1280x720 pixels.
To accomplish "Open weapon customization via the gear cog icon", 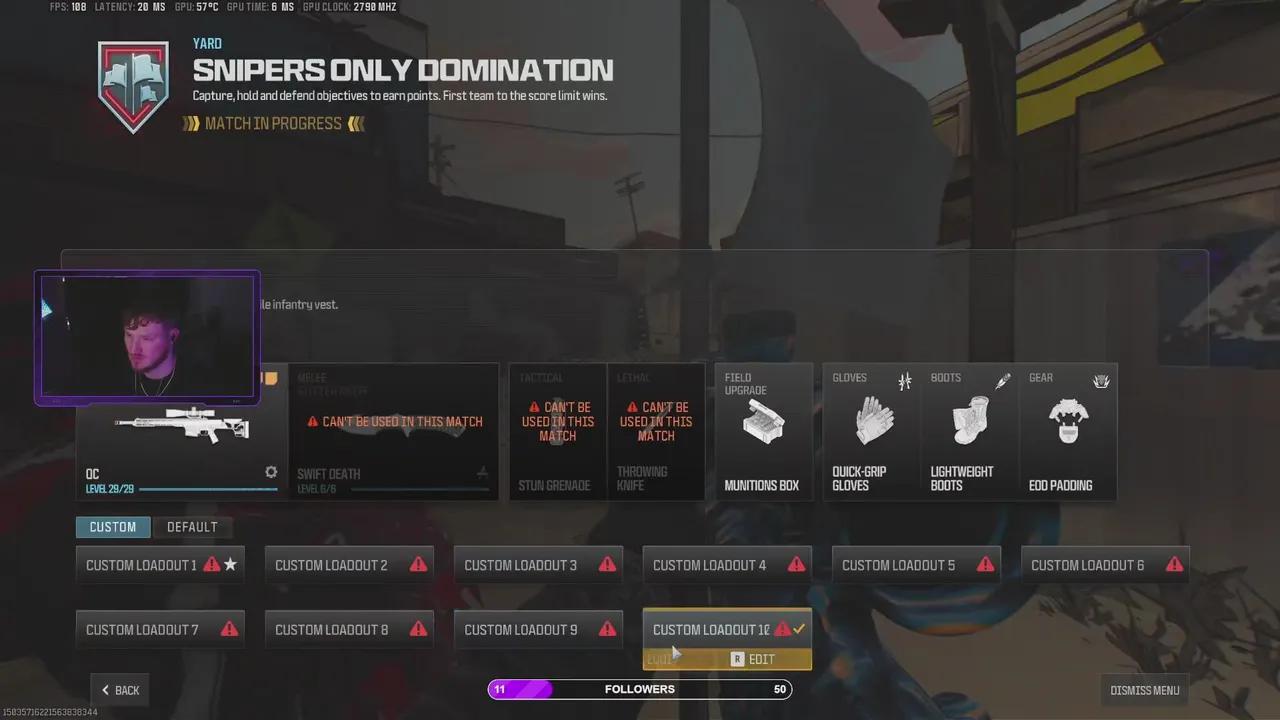I will 271,472.
